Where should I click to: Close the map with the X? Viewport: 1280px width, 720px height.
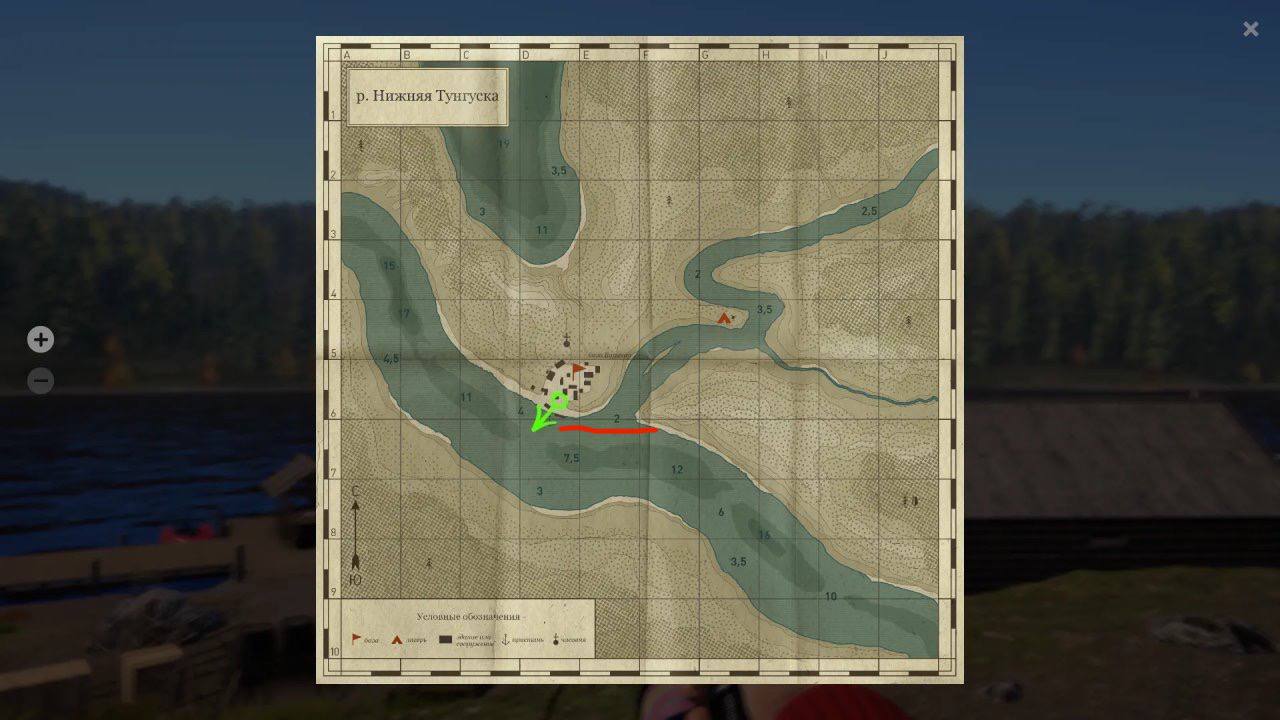click(1249, 29)
